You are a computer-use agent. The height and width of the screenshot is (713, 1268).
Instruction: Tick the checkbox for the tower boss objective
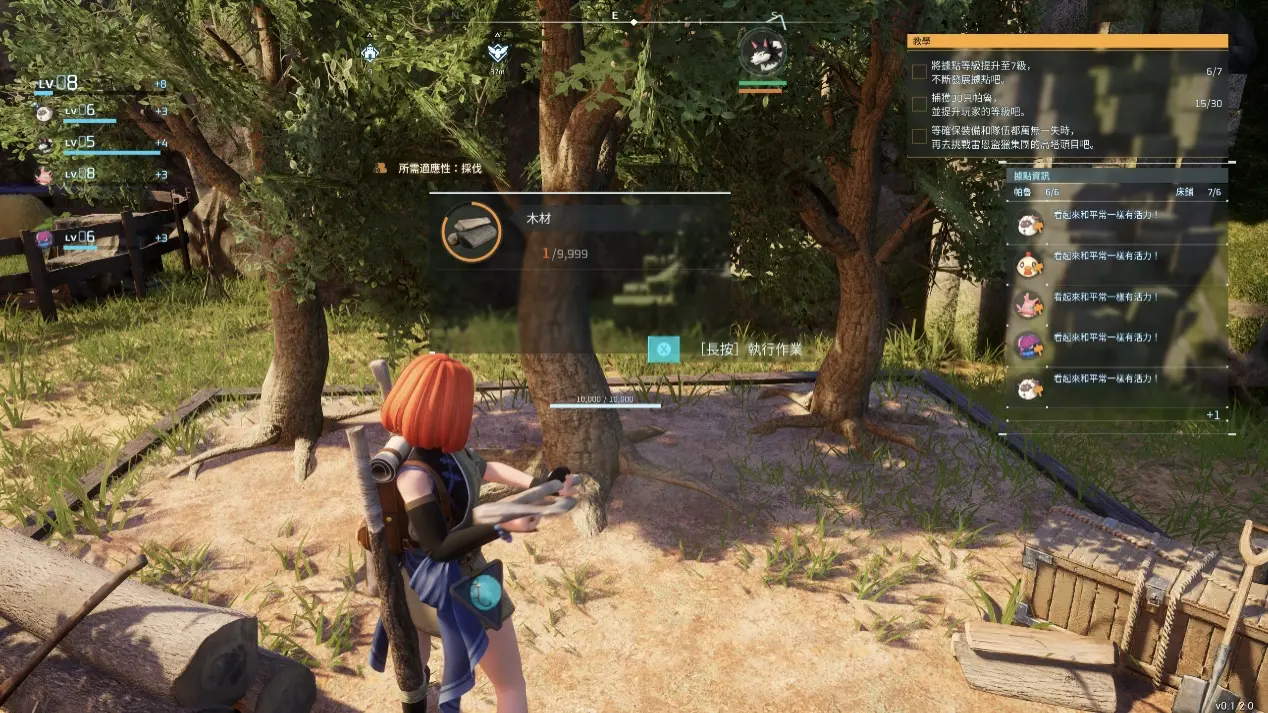click(x=919, y=136)
